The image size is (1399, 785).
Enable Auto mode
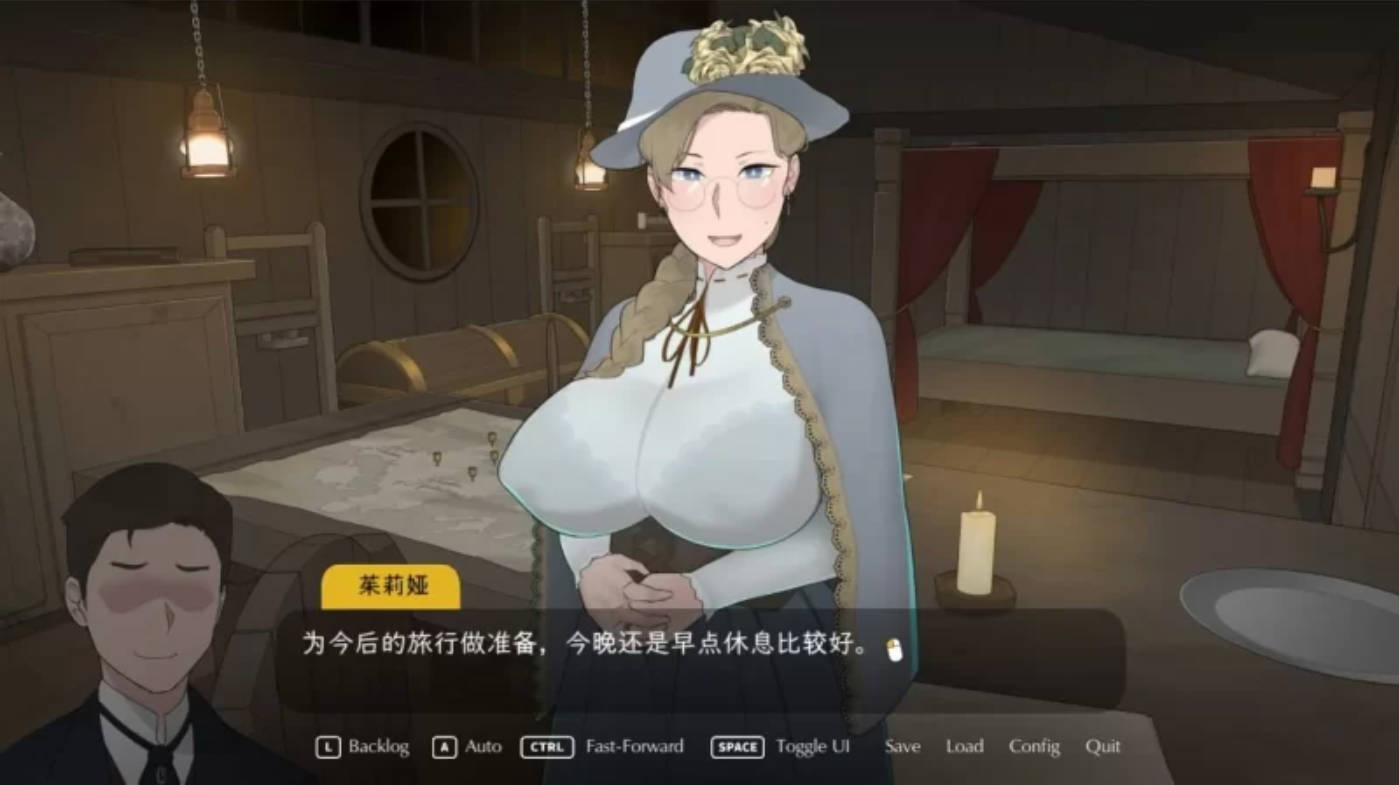(x=483, y=746)
